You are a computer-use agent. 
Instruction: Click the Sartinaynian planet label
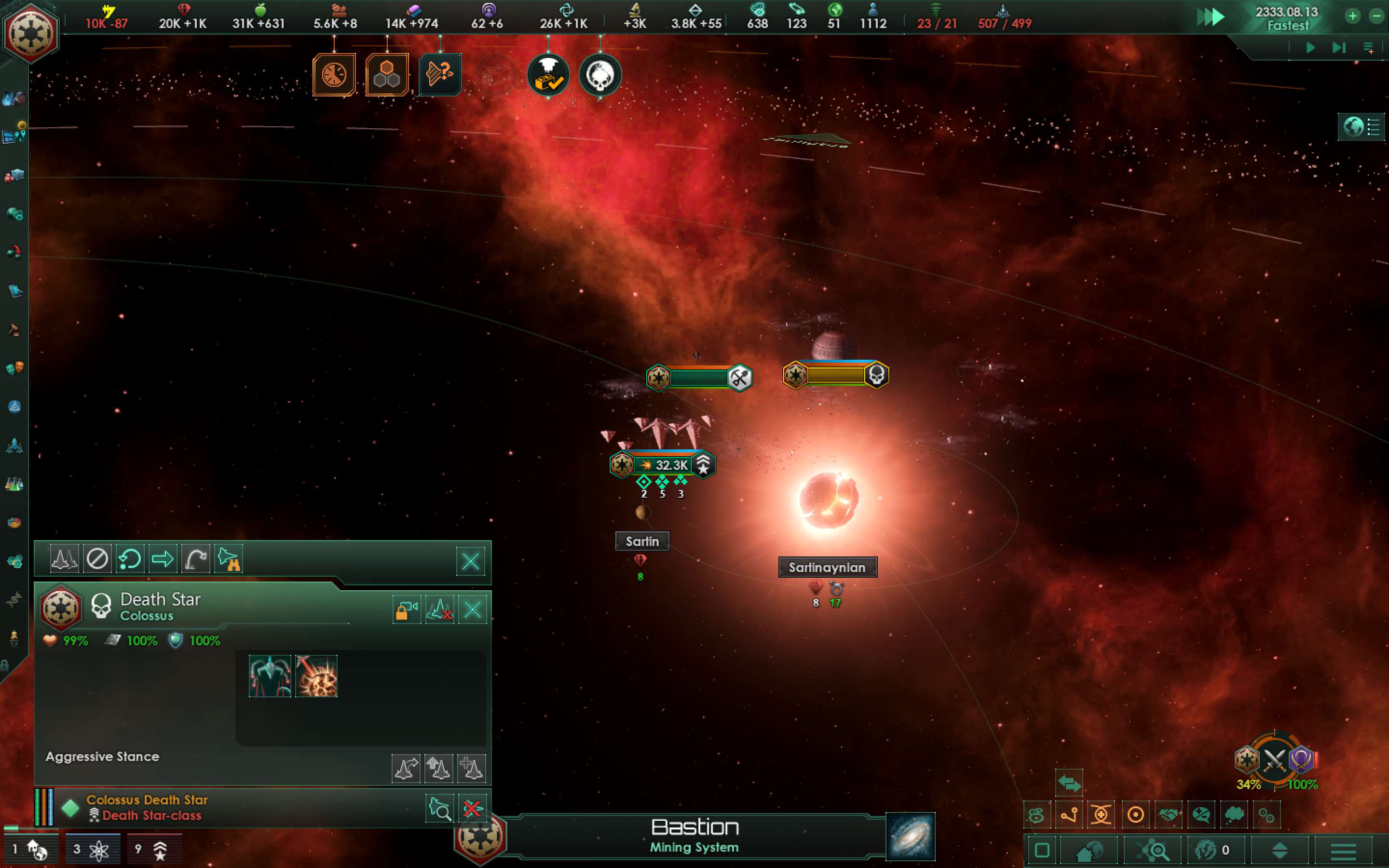point(828,567)
